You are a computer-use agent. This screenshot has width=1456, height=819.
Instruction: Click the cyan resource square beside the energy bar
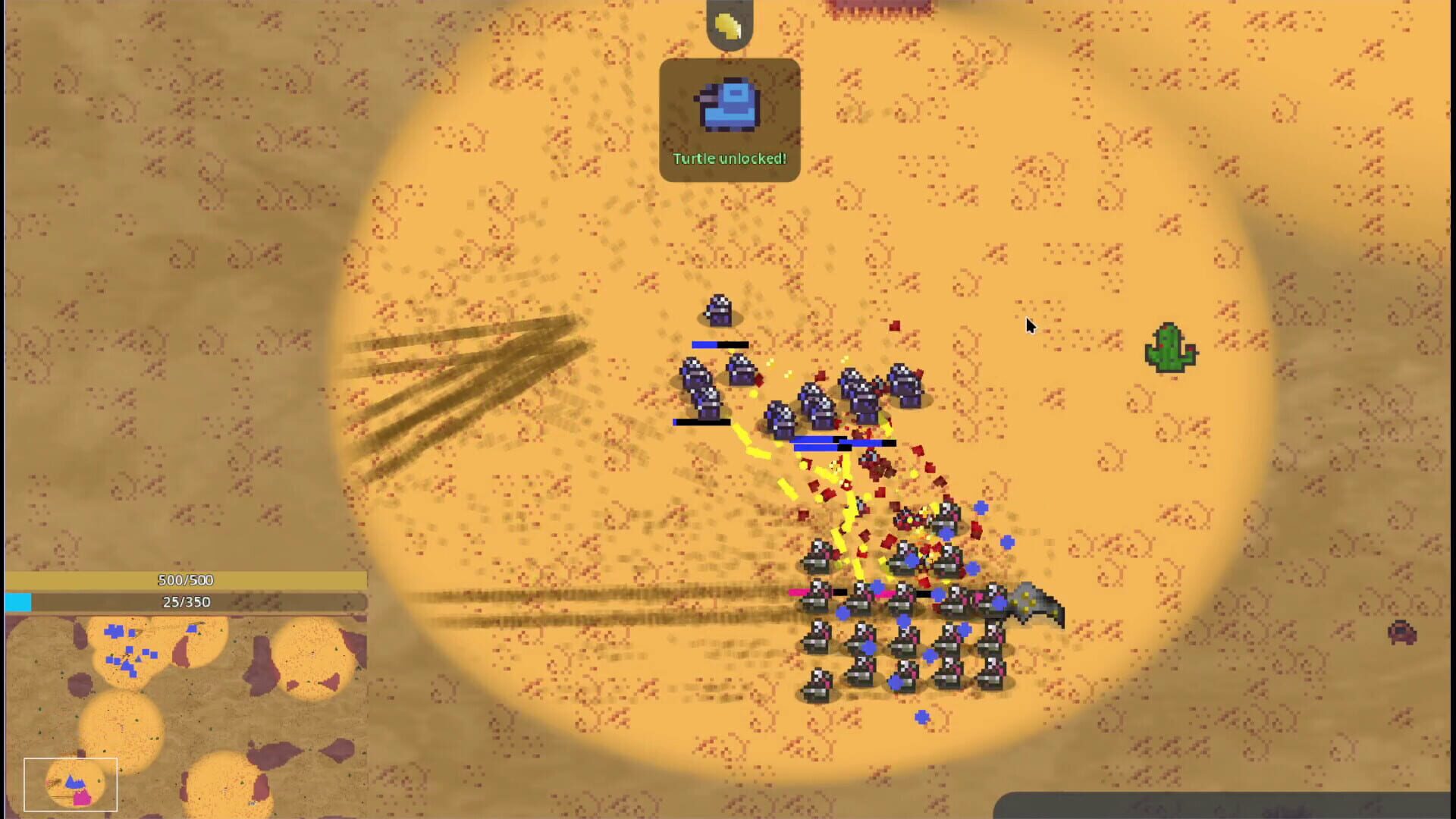(x=18, y=602)
